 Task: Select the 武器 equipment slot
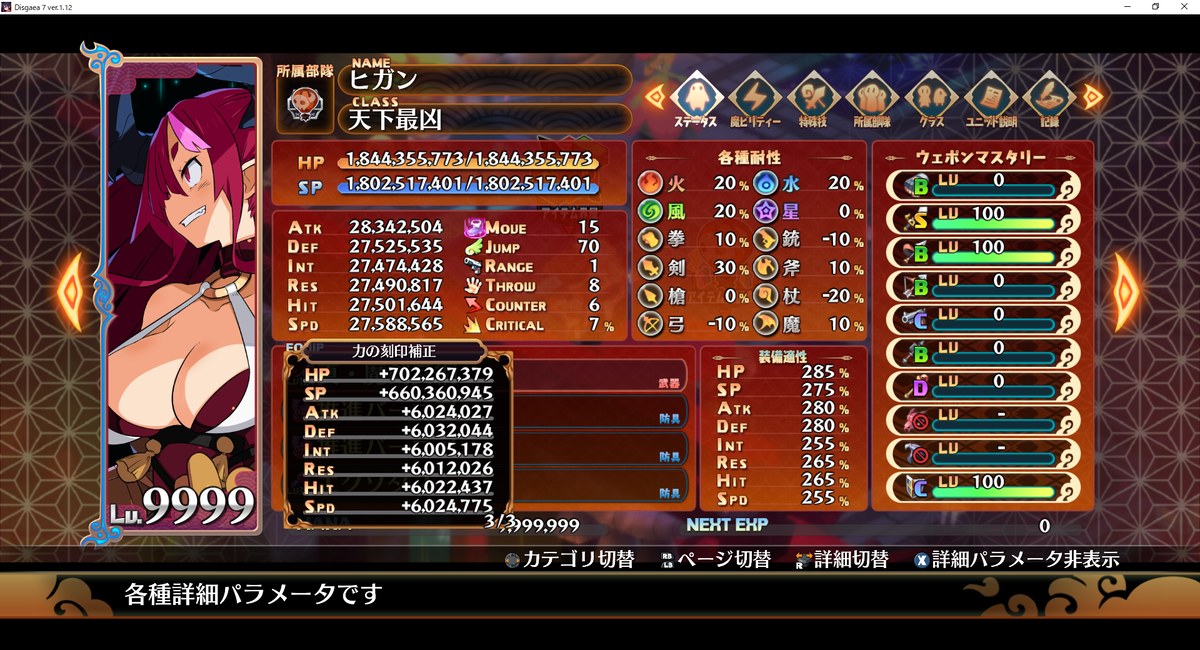(600, 376)
